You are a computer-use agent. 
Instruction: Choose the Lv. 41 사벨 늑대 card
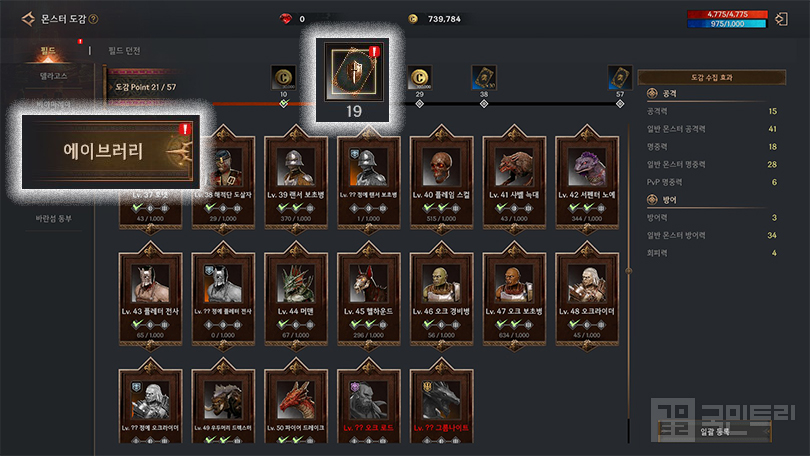tap(515, 180)
